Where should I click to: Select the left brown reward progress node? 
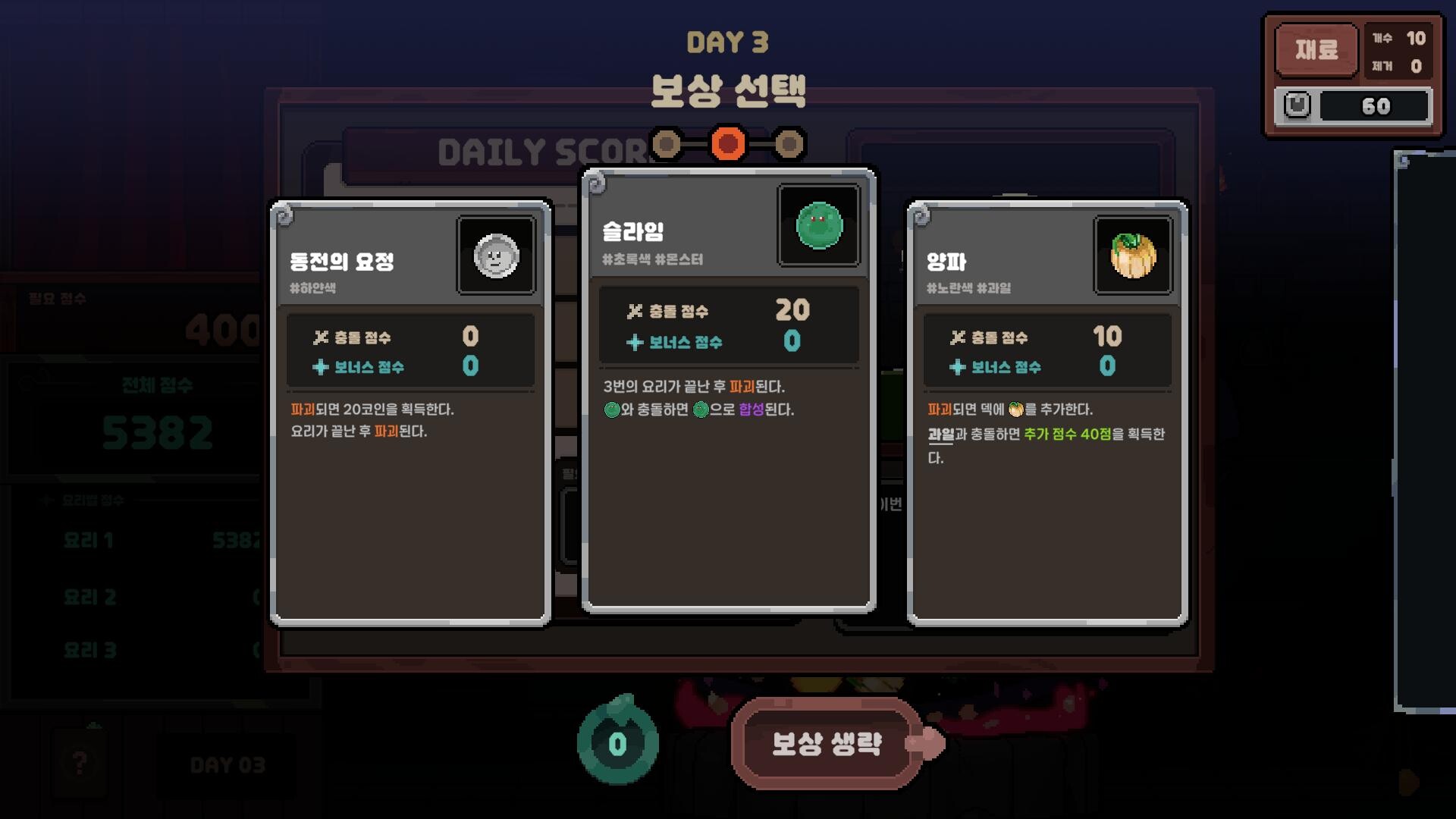click(x=666, y=144)
